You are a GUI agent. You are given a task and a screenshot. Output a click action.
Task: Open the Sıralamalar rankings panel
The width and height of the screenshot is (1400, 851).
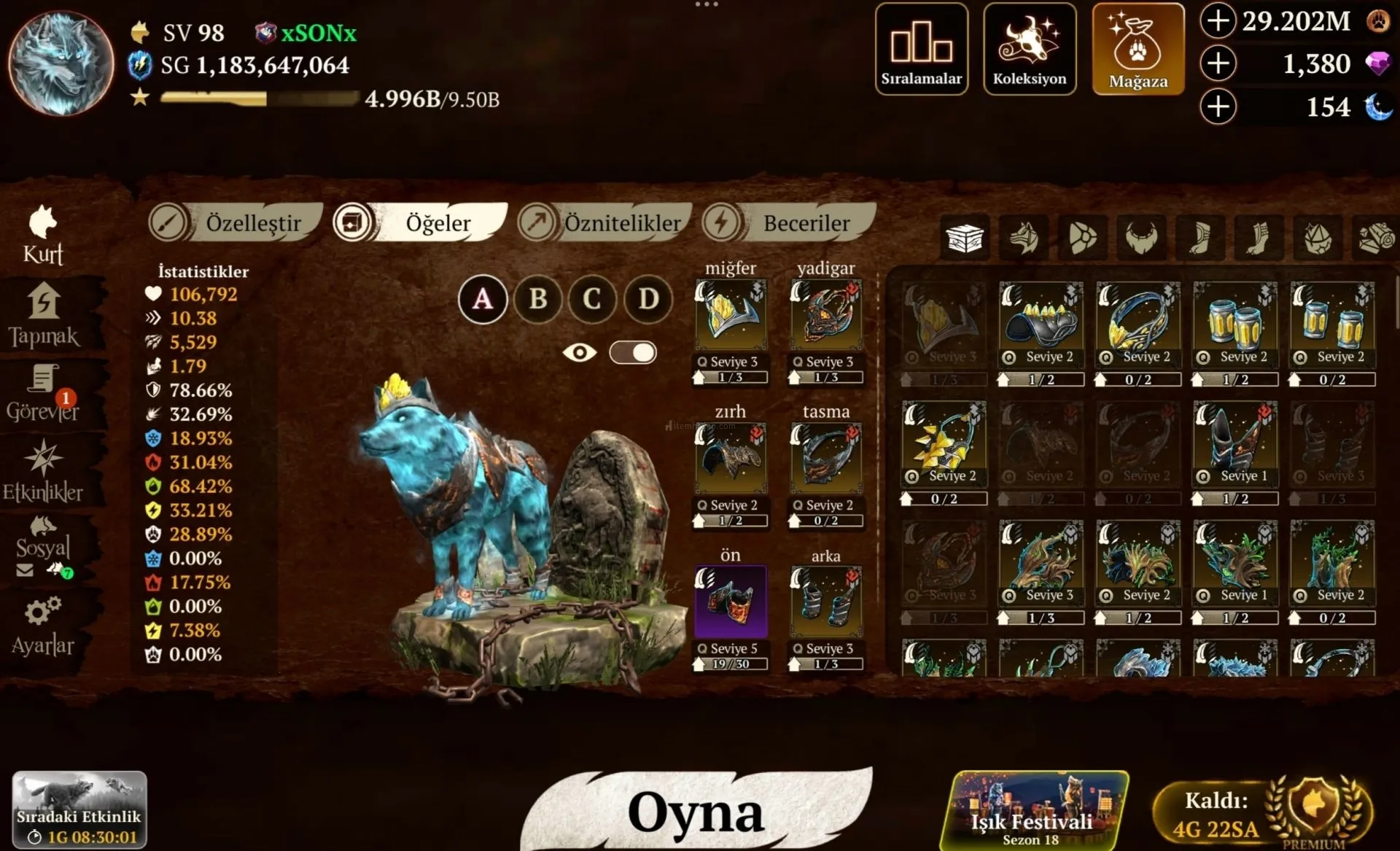pyautogui.click(x=921, y=49)
